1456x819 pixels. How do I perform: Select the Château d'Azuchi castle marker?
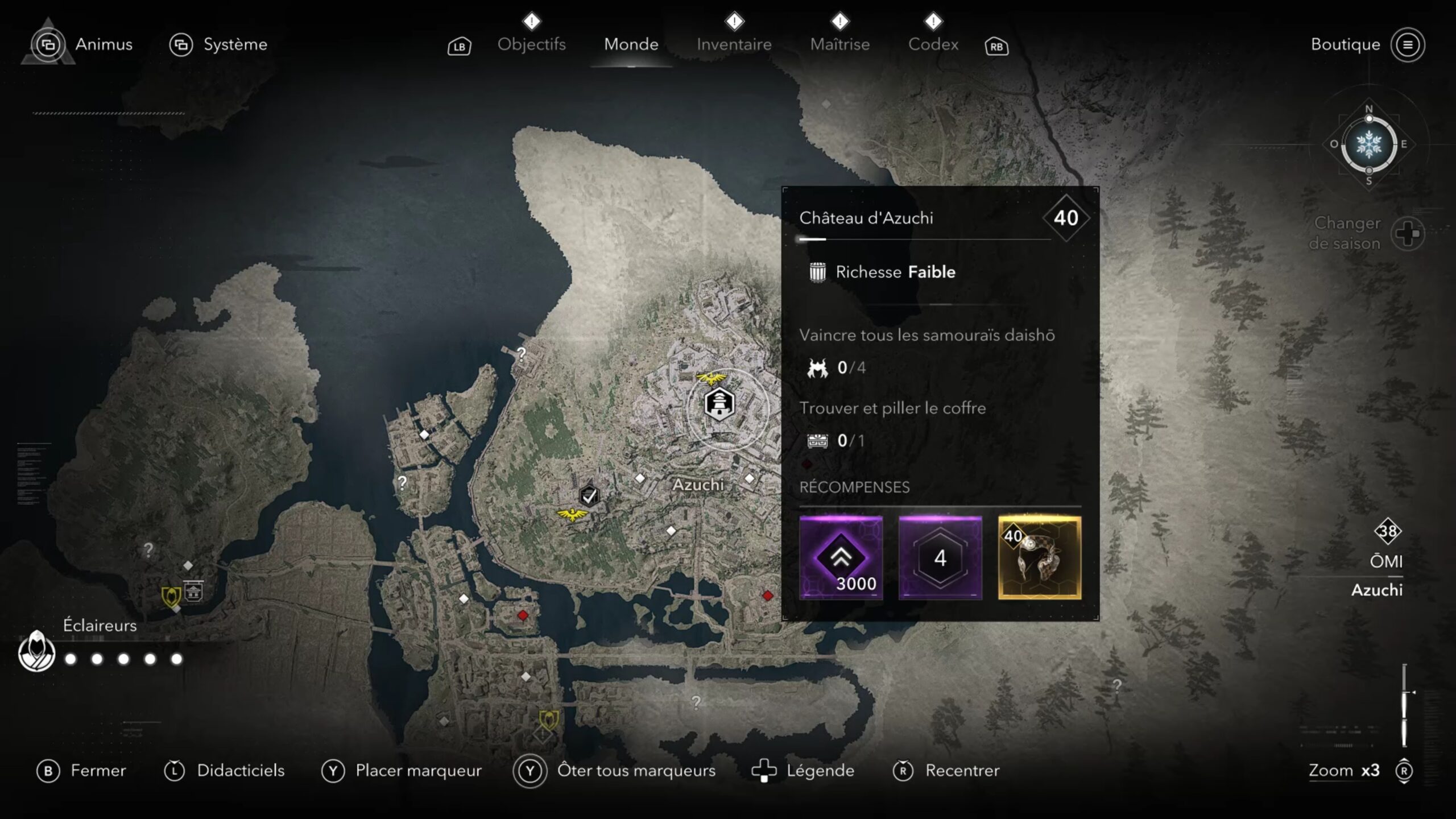click(x=719, y=404)
